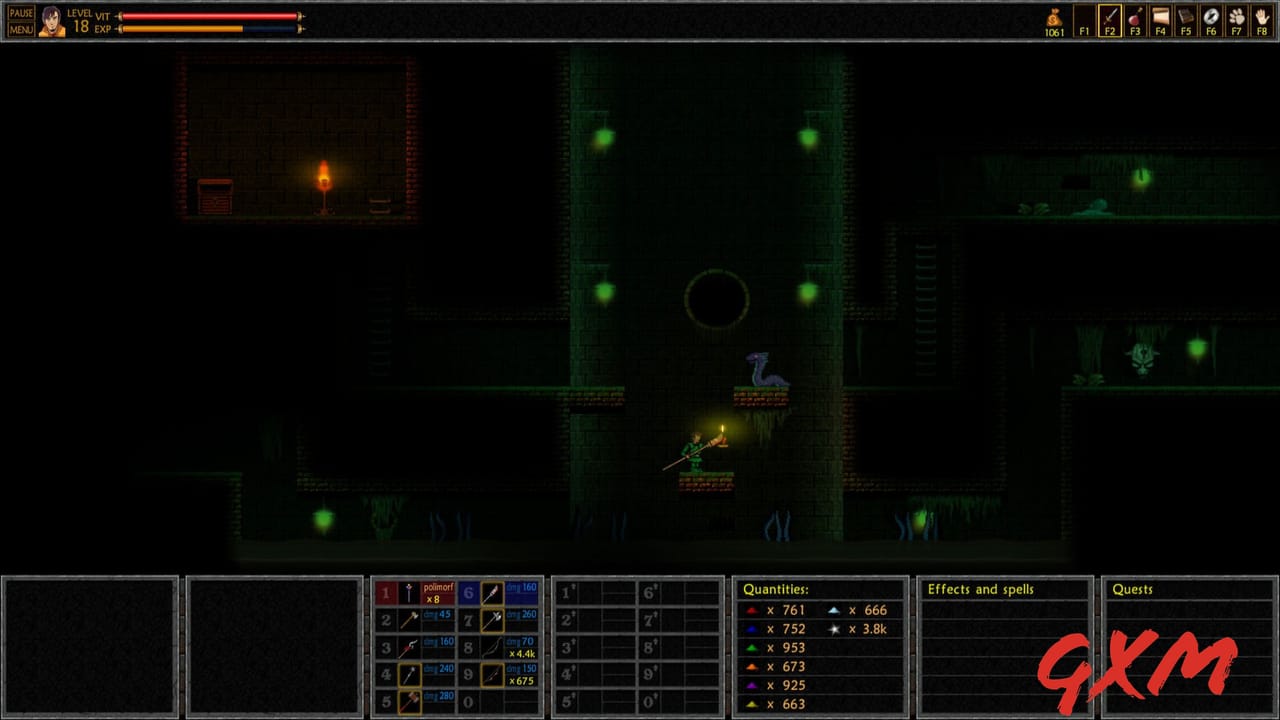Click the Quests panel header

(x=1133, y=589)
